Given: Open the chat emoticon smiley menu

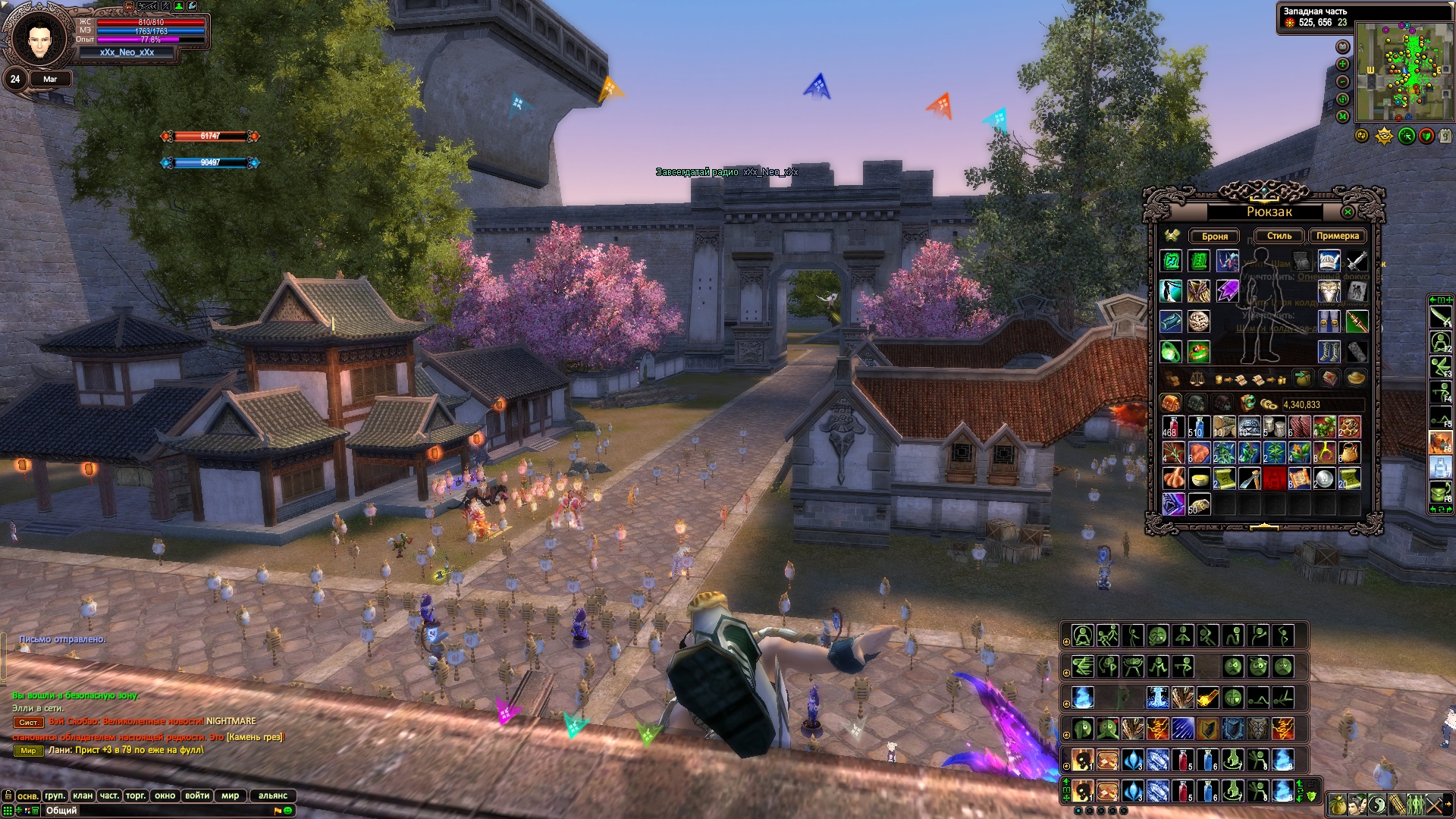Looking at the screenshot, I should click(288, 811).
